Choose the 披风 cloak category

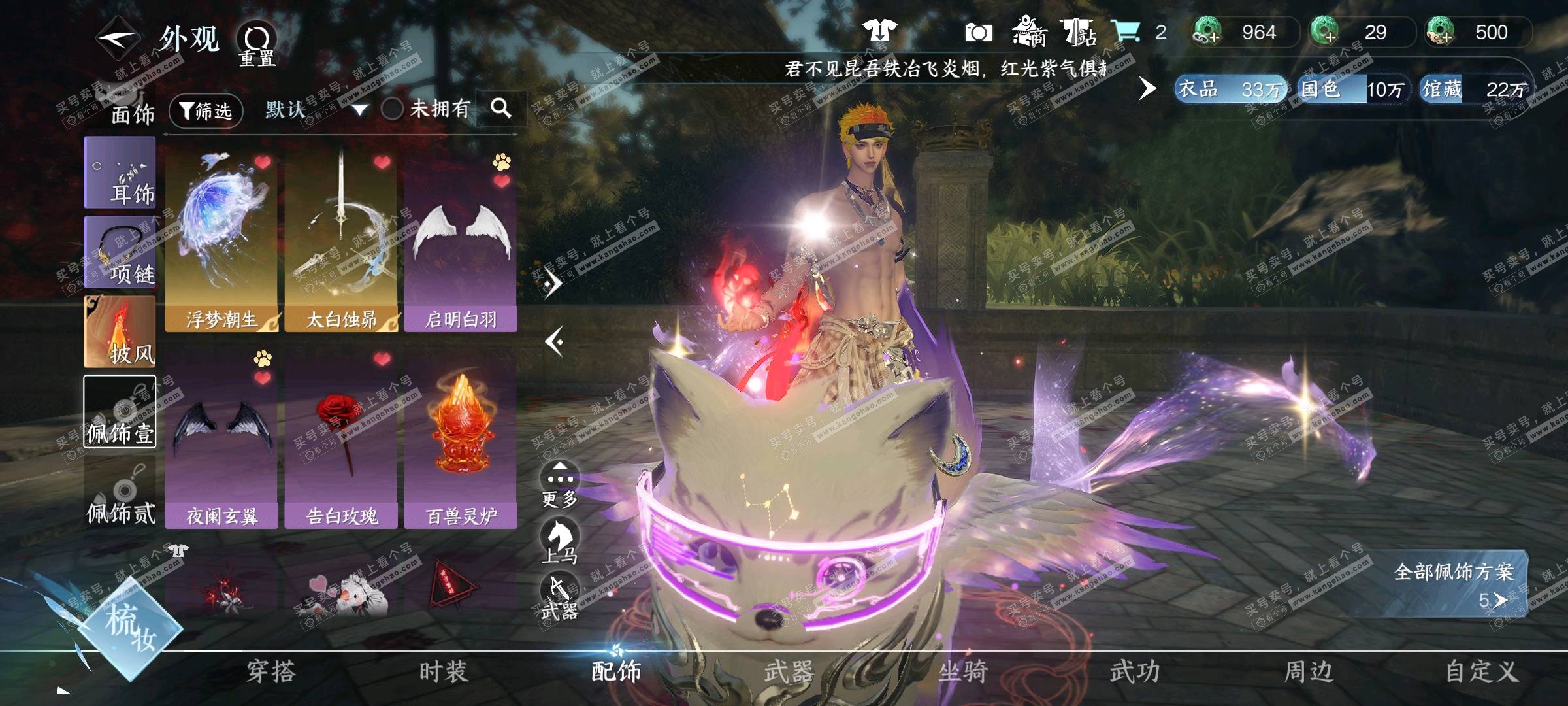coord(120,331)
